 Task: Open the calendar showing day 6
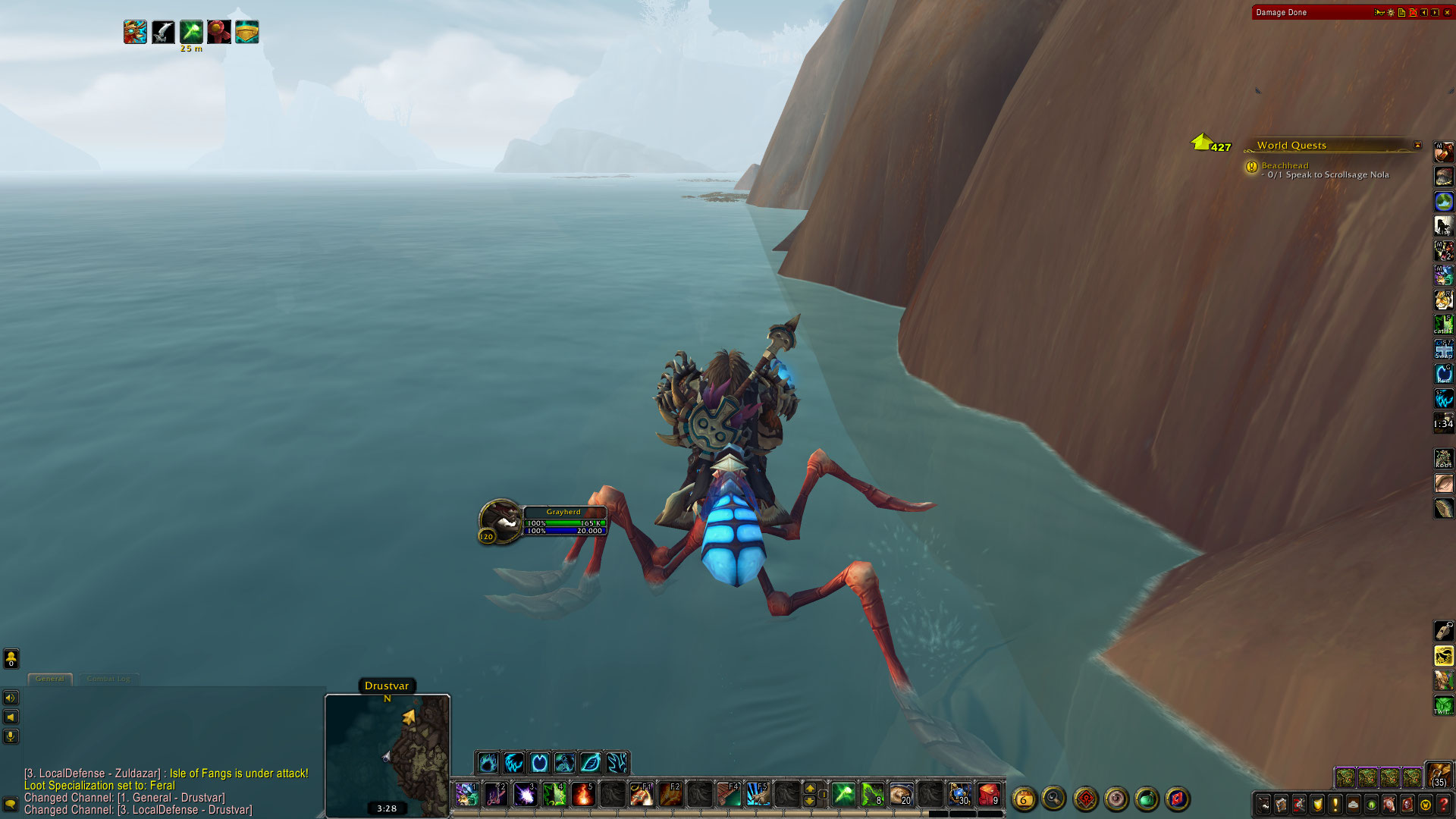pyautogui.click(x=1024, y=799)
